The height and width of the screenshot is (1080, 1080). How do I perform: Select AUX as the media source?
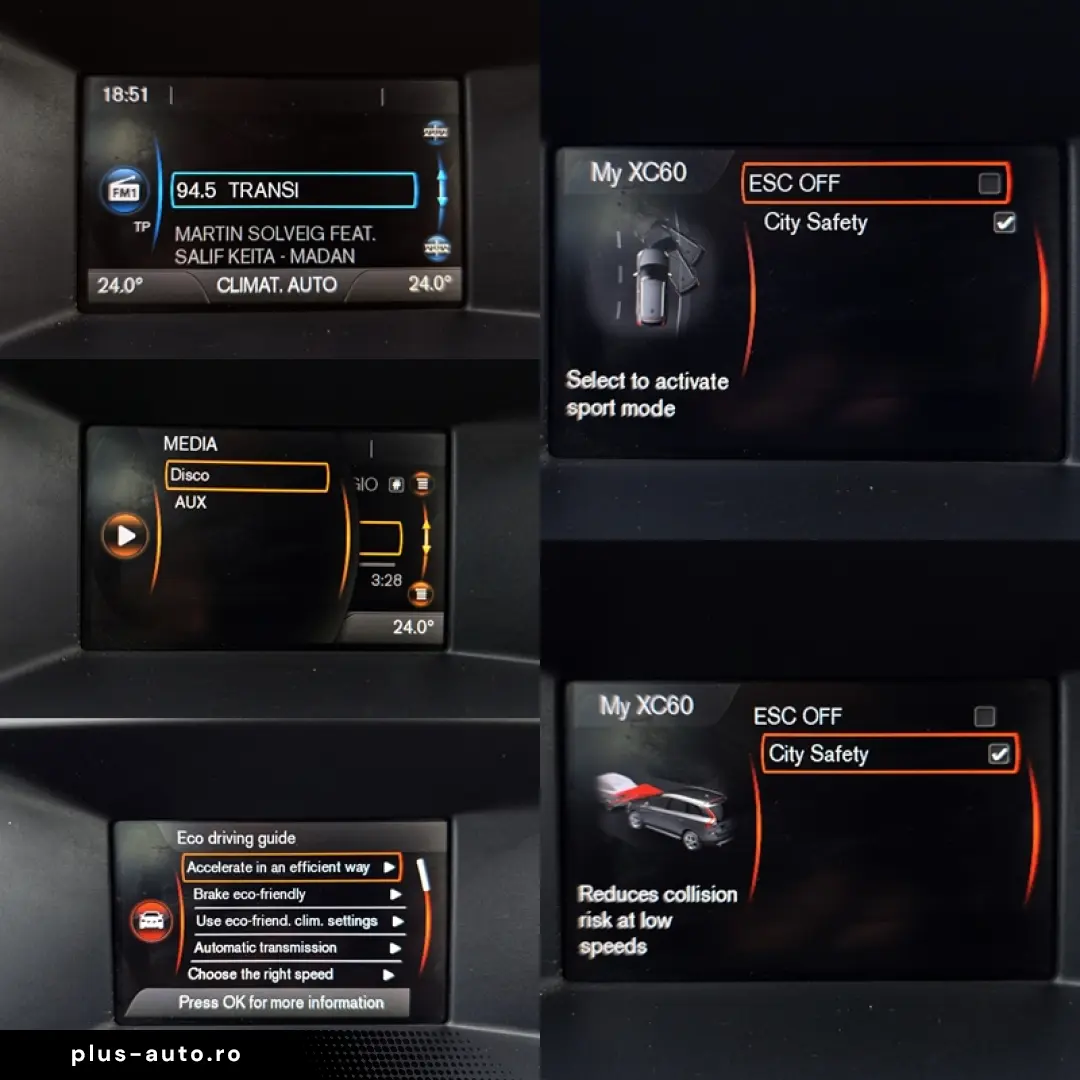[x=191, y=503]
